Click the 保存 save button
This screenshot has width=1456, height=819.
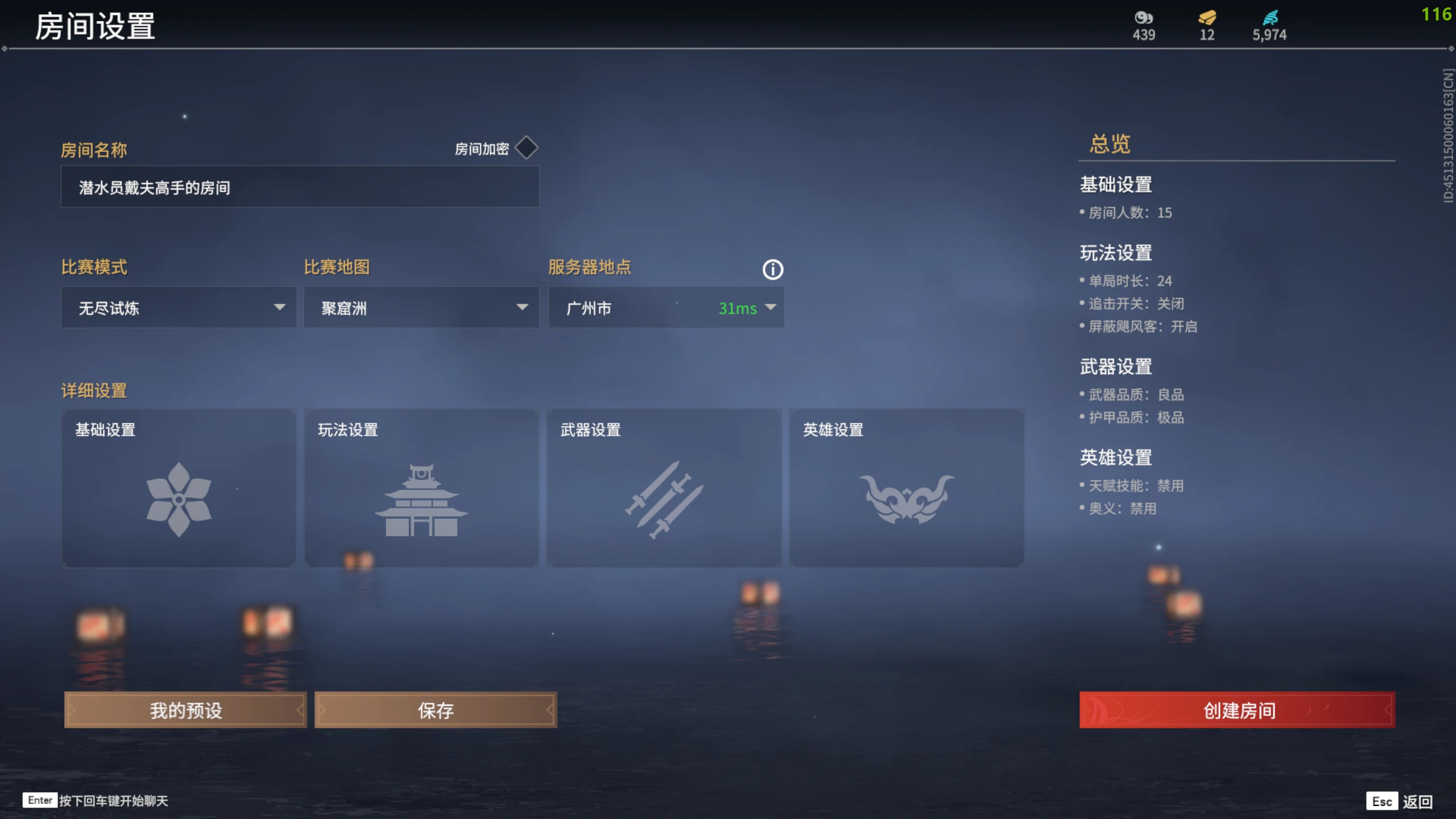[436, 710]
